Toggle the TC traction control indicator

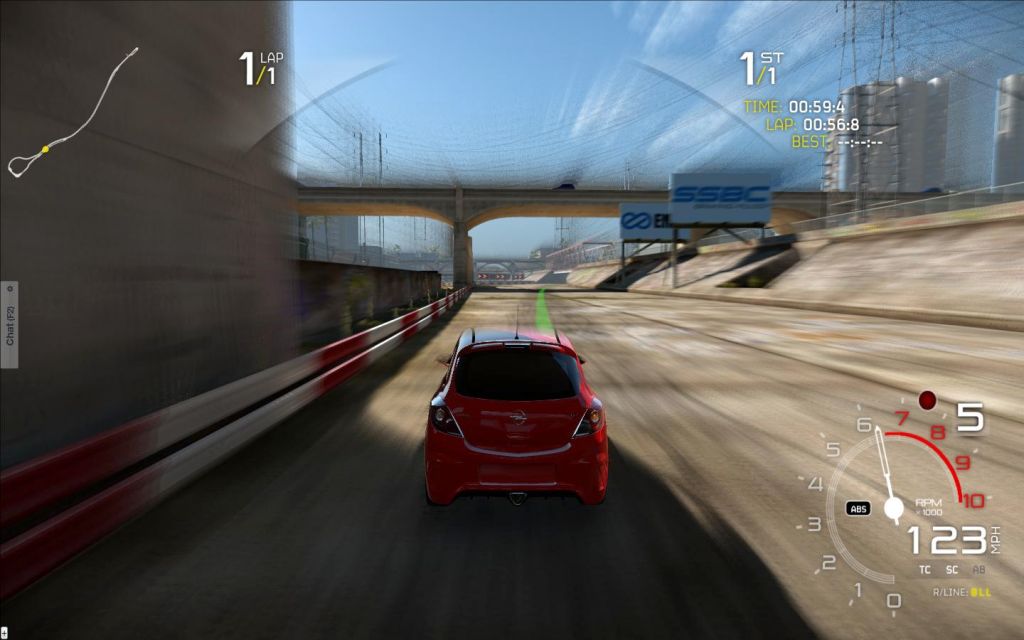coord(925,570)
